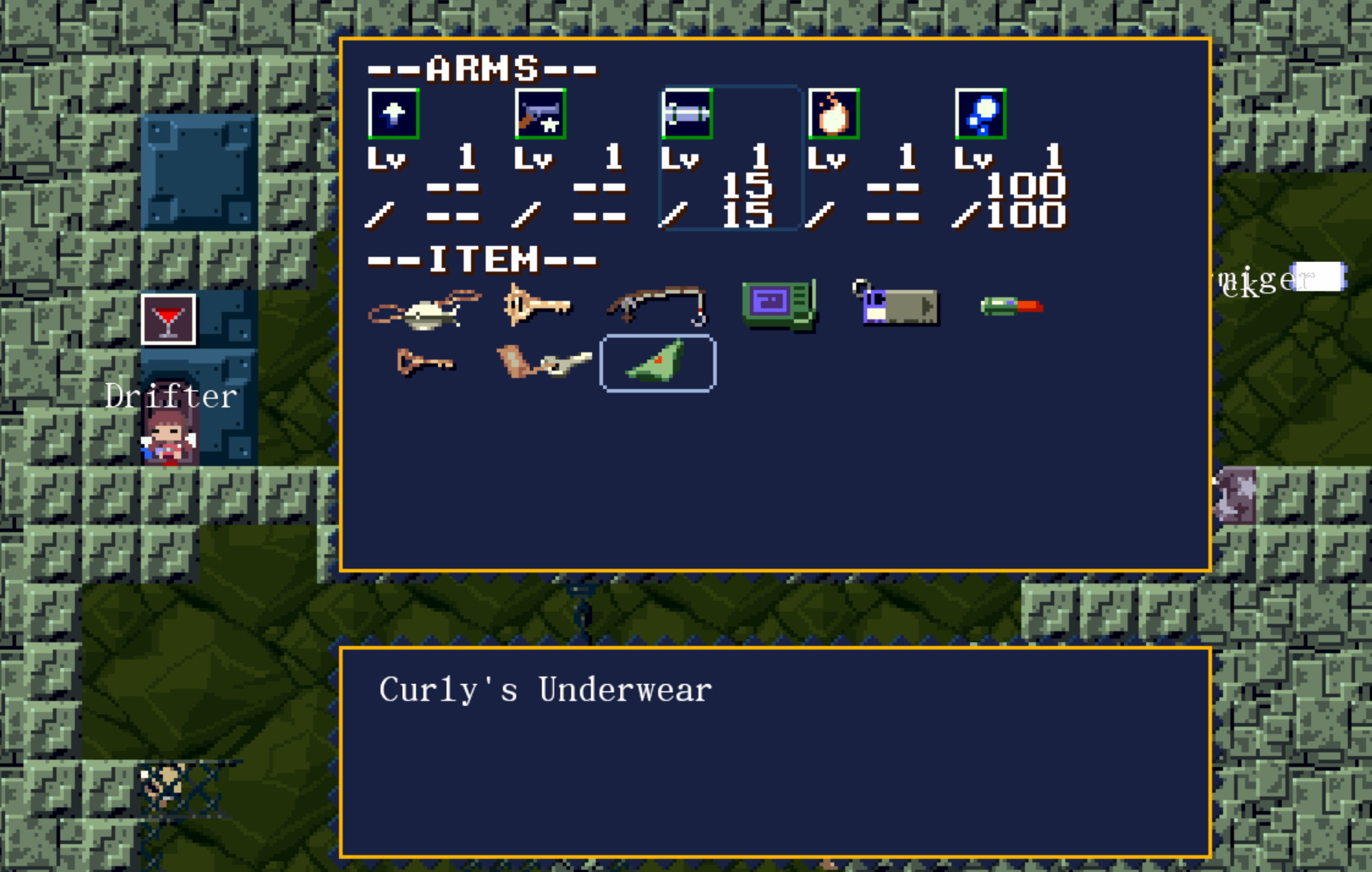The width and height of the screenshot is (1372, 872).
Task: Select the purple and gray keychain tag item
Action: point(897,303)
